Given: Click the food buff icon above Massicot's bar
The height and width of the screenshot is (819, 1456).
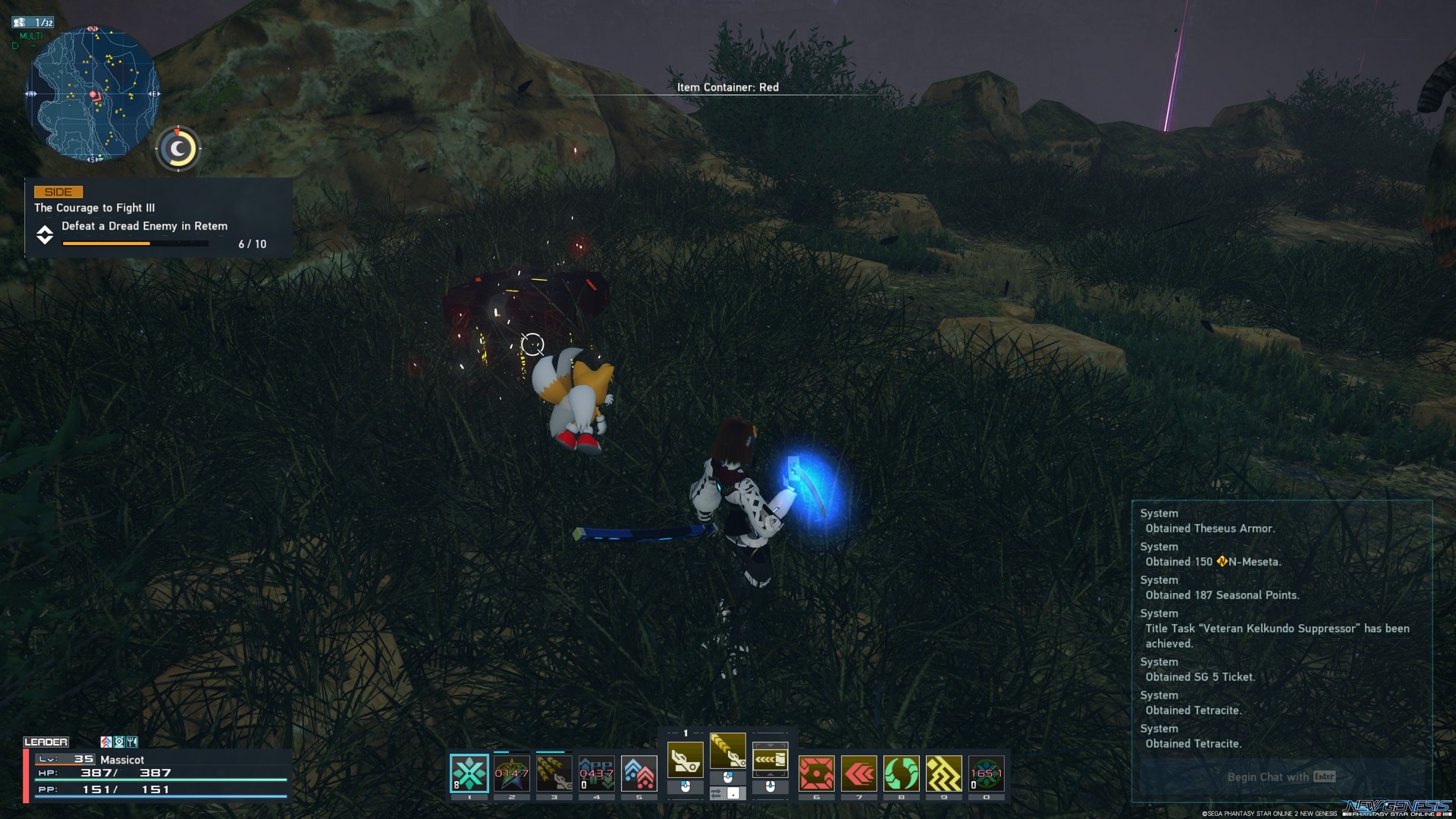Looking at the screenshot, I should [132, 742].
